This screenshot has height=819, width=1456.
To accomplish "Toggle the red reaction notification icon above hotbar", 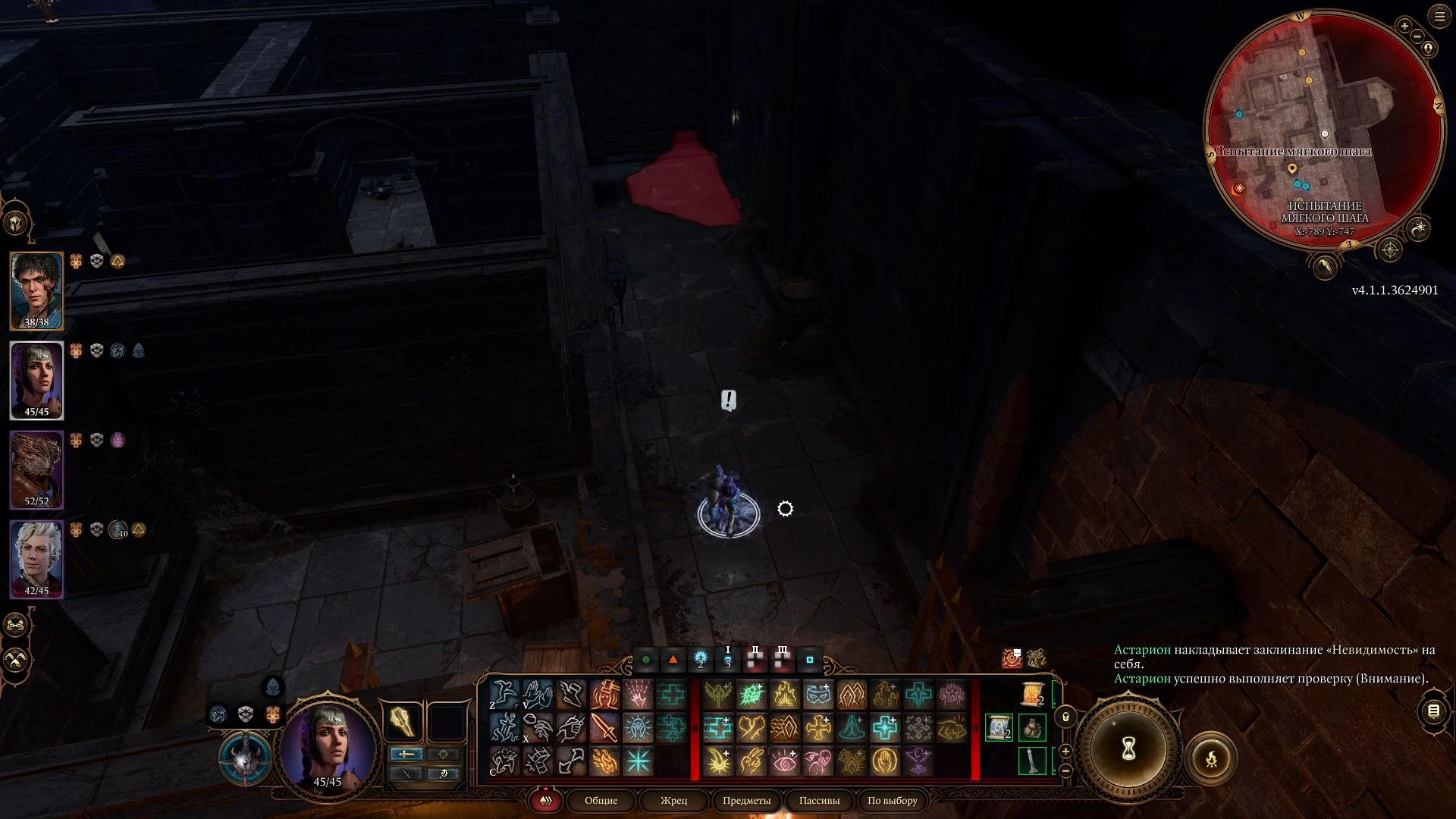I will (x=1011, y=658).
